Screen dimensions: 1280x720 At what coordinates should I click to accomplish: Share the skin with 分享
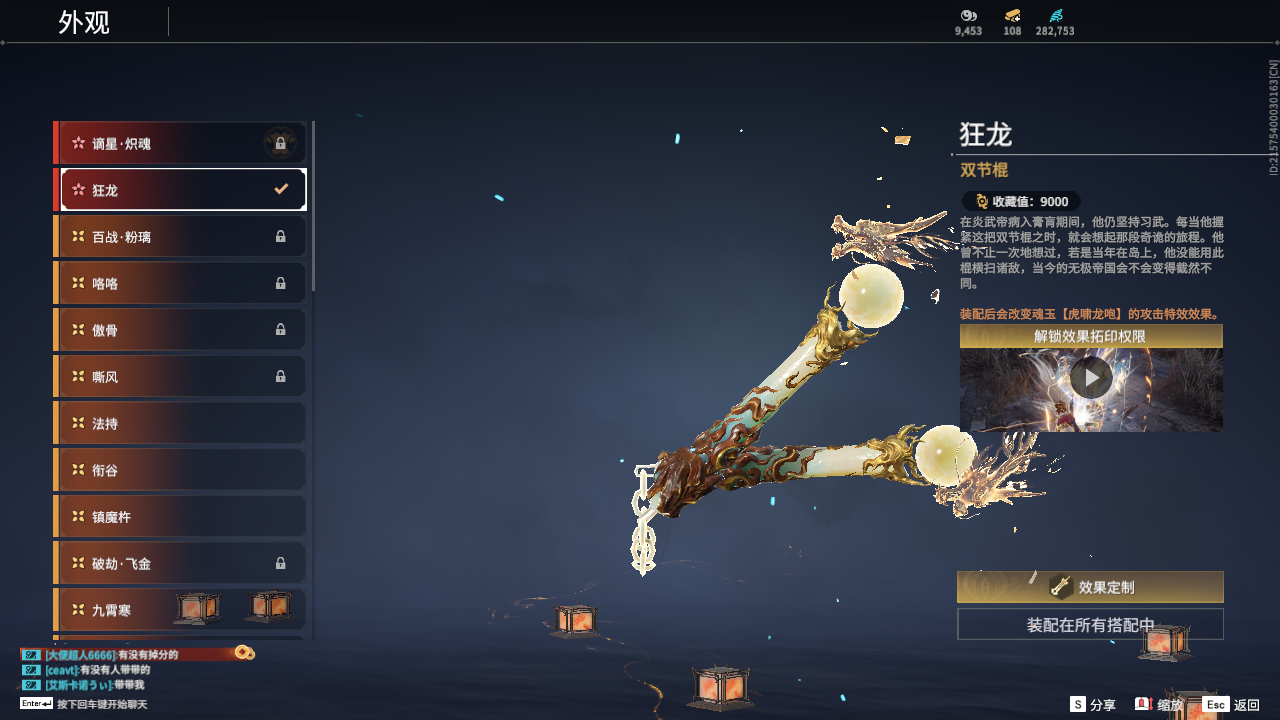tap(1092, 705)
